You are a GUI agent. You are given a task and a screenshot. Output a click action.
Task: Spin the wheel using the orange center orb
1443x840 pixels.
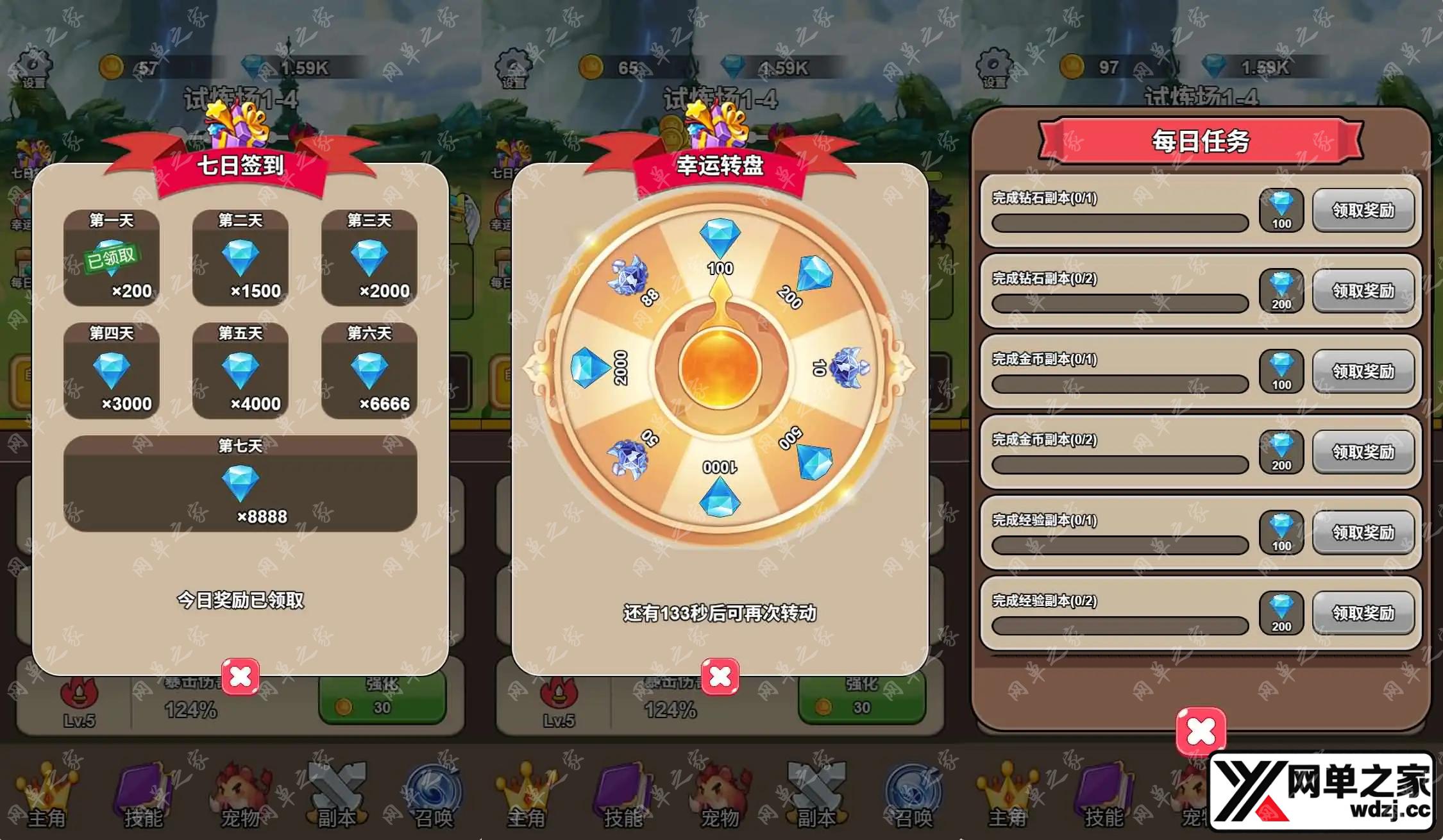[720, 368]
